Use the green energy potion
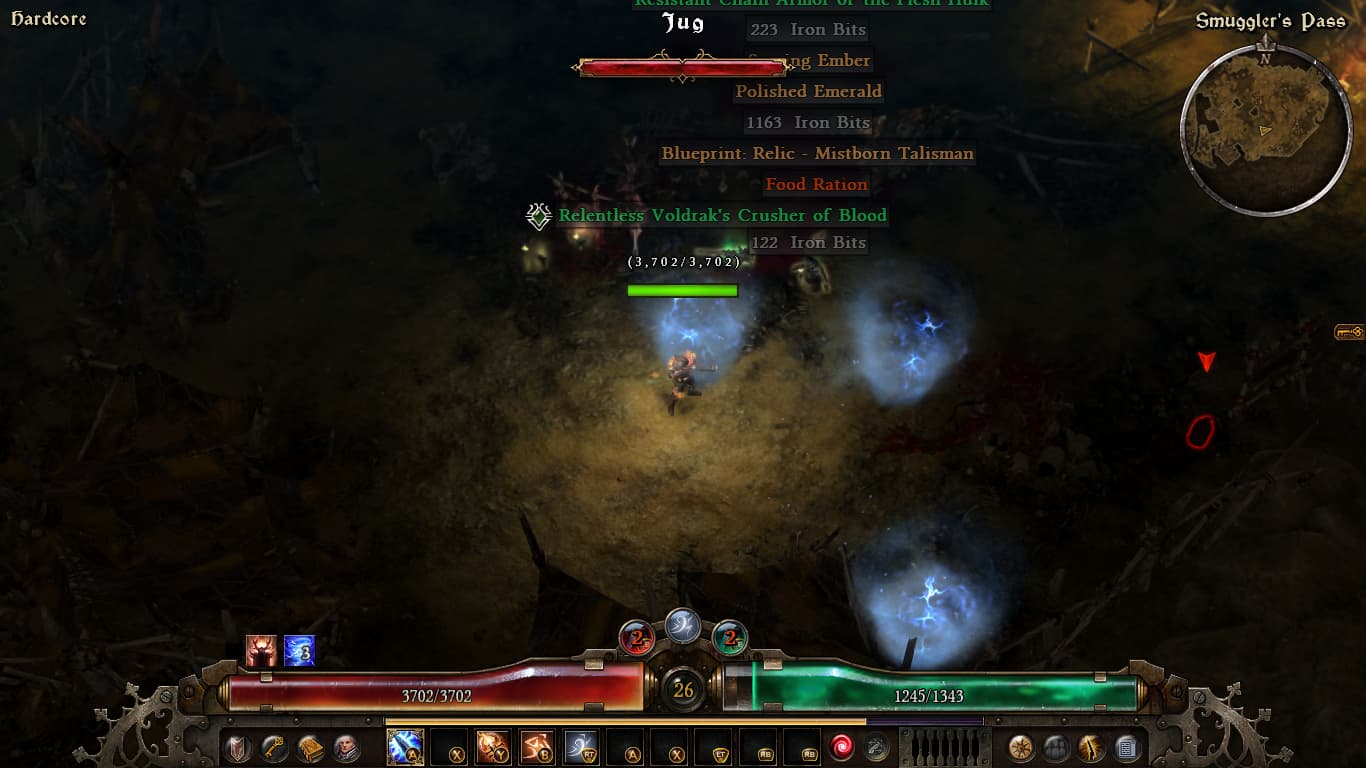The width and height of the screenshot is (1366, 768). coord(730,637)
